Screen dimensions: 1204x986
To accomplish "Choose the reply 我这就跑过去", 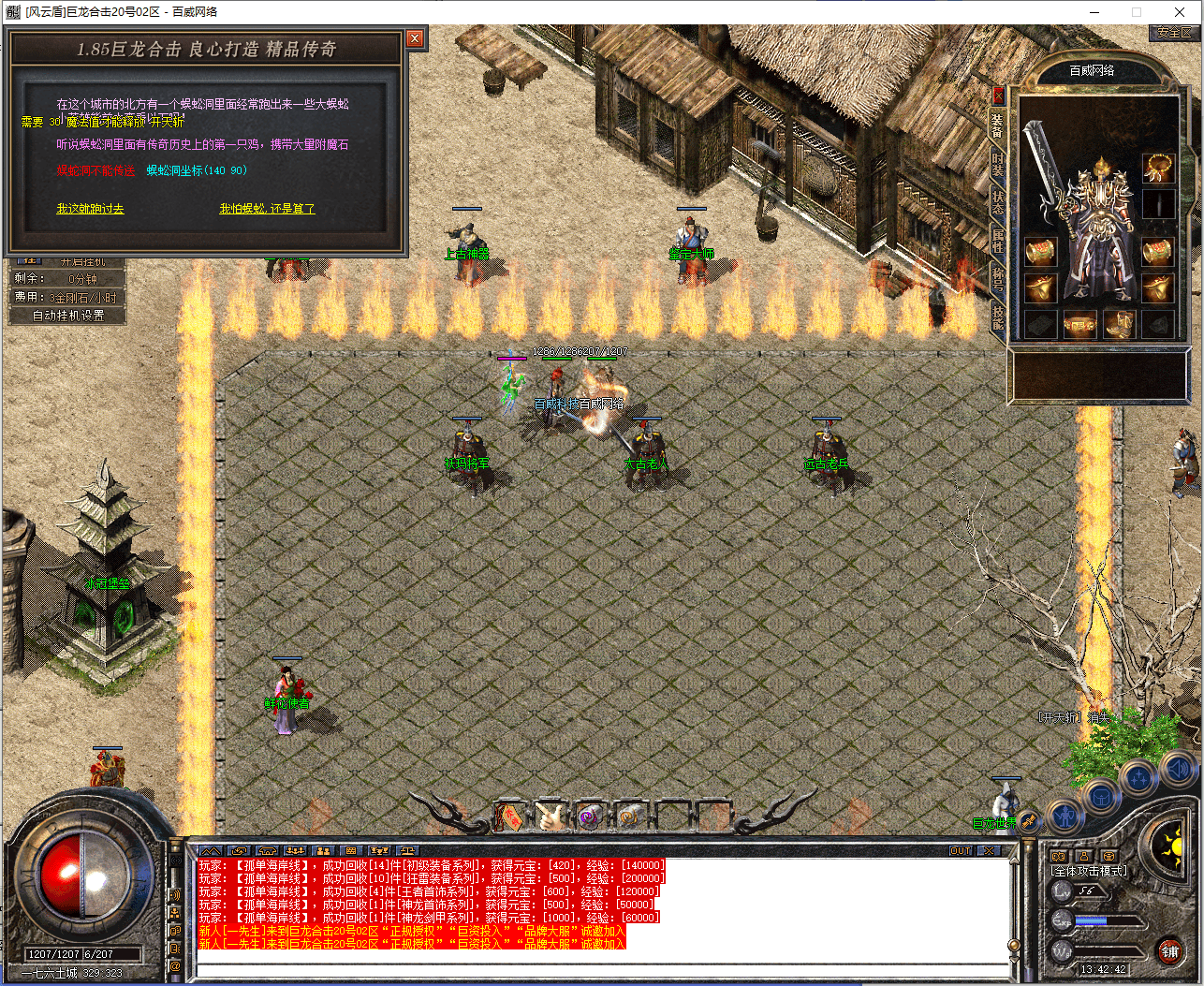I will coord(90,209).
